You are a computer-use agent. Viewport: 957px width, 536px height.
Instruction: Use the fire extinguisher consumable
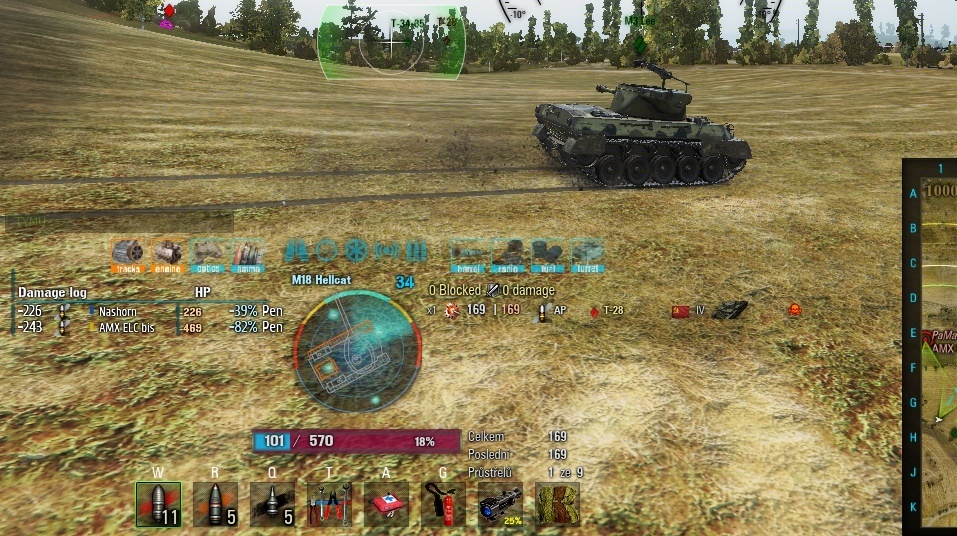[443, 504]
